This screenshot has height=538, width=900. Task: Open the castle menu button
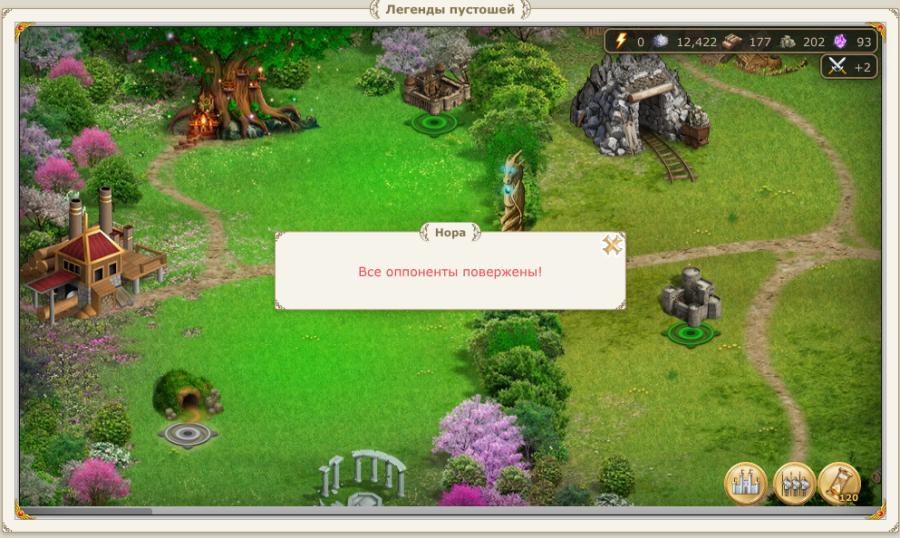pyautogui.click(x=745, y=484)
